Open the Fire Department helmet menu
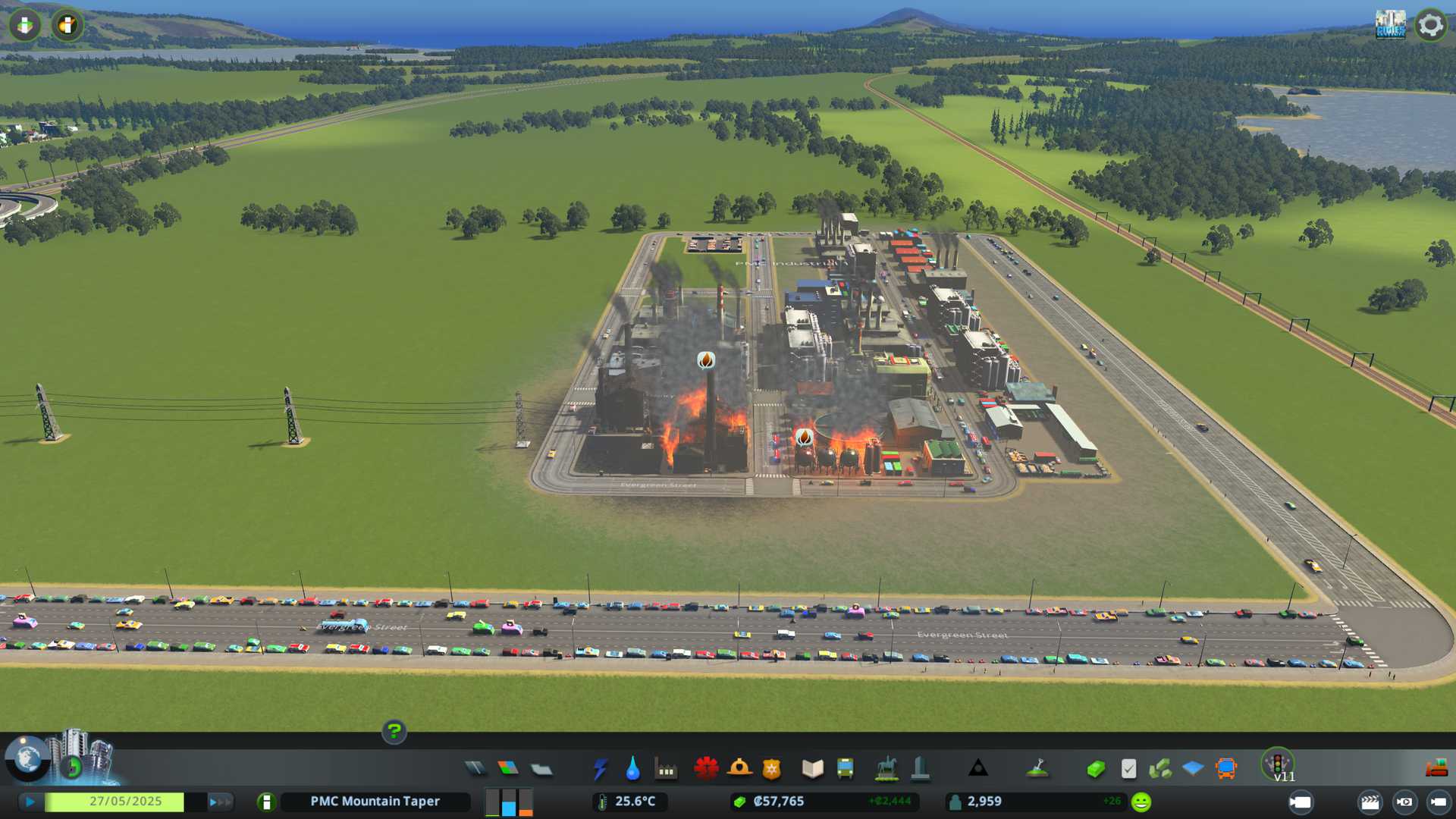Viewport: 1456px width, 819px height. pos(739,769)
